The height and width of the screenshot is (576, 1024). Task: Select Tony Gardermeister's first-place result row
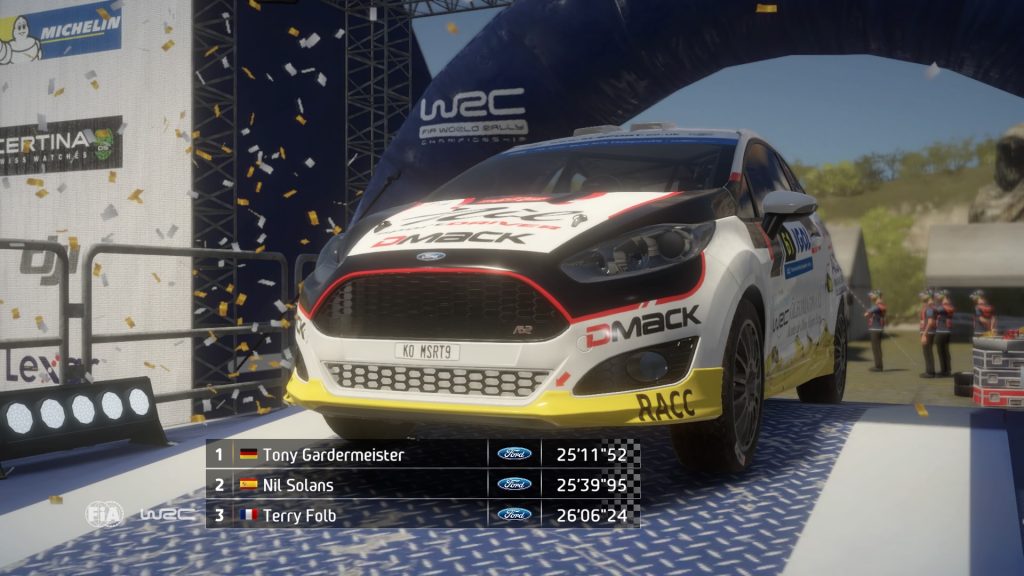(x=422, y=454)
